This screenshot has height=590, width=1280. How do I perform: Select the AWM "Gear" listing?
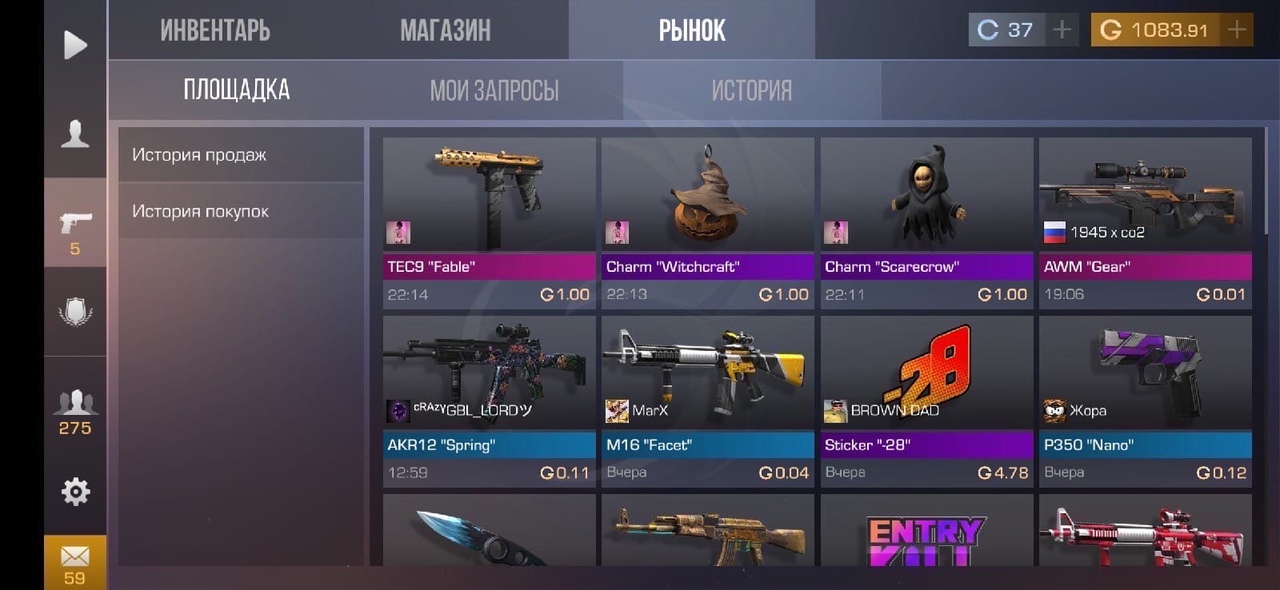(x=1145, y=222)
